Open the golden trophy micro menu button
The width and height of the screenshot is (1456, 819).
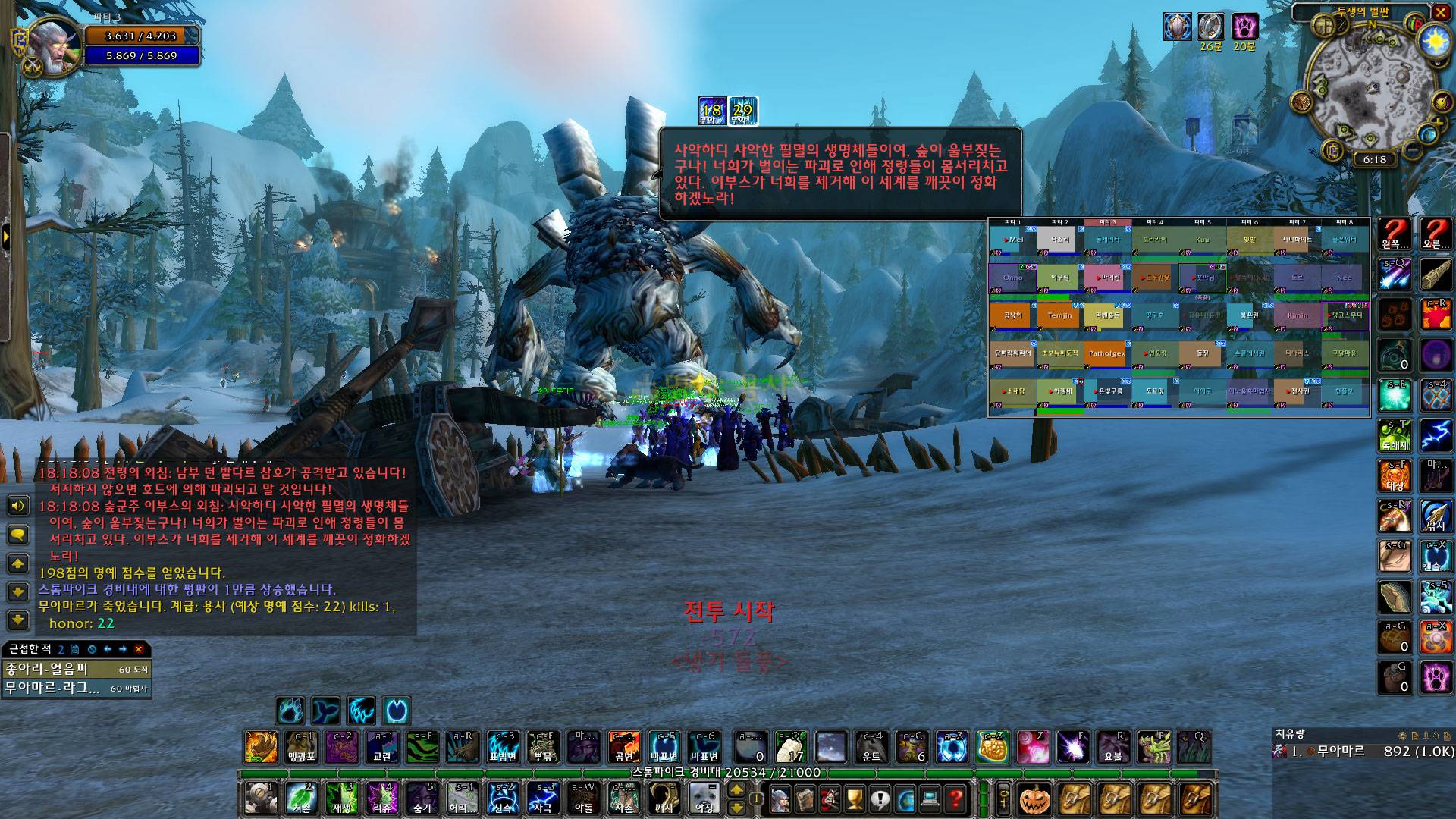(855, 798)
